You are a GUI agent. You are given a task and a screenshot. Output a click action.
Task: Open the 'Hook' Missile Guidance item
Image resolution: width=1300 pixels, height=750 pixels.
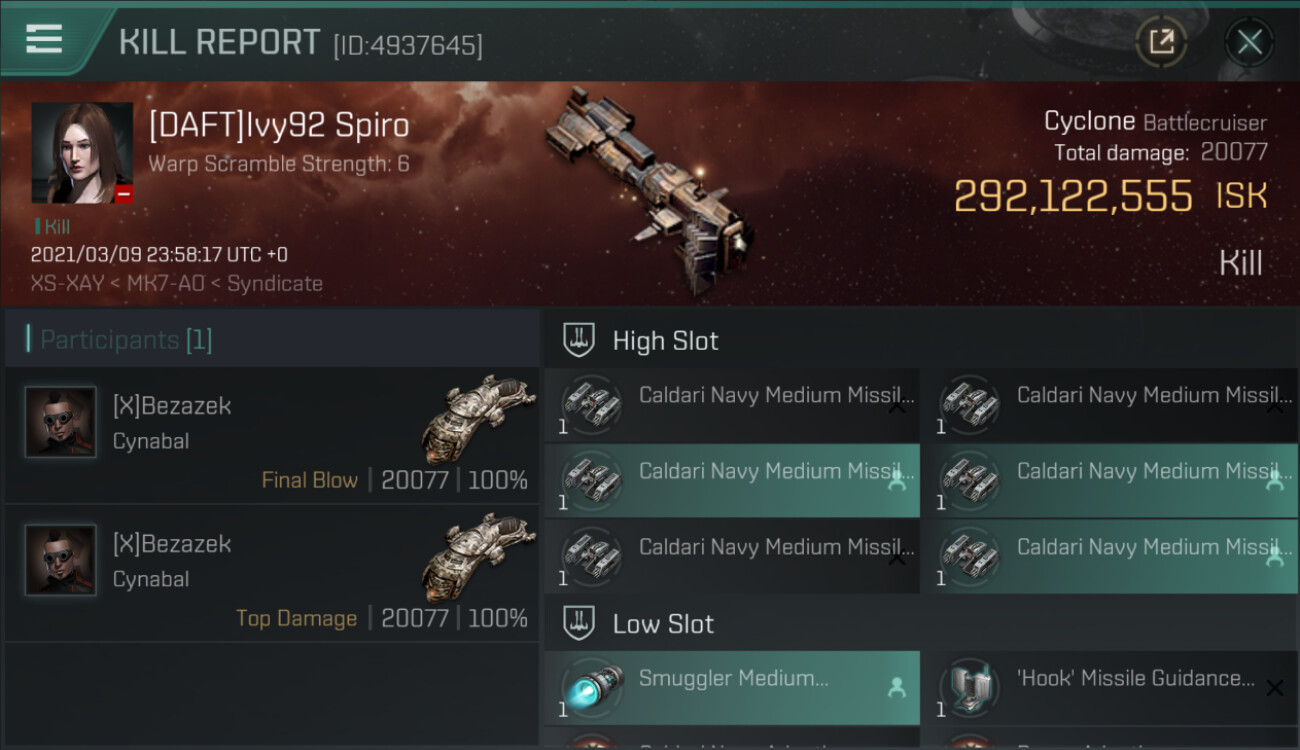(1108, 688)
